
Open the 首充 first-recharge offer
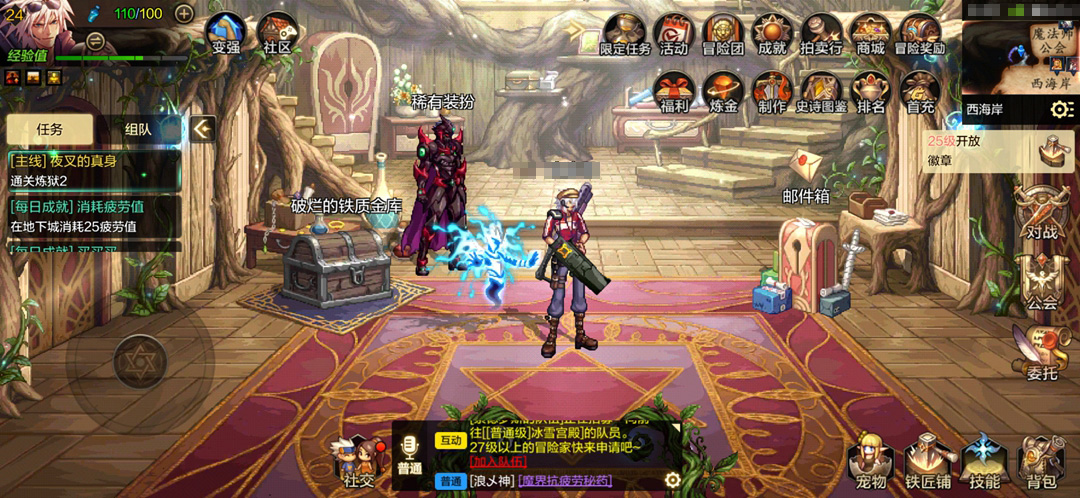click(919, 91)
